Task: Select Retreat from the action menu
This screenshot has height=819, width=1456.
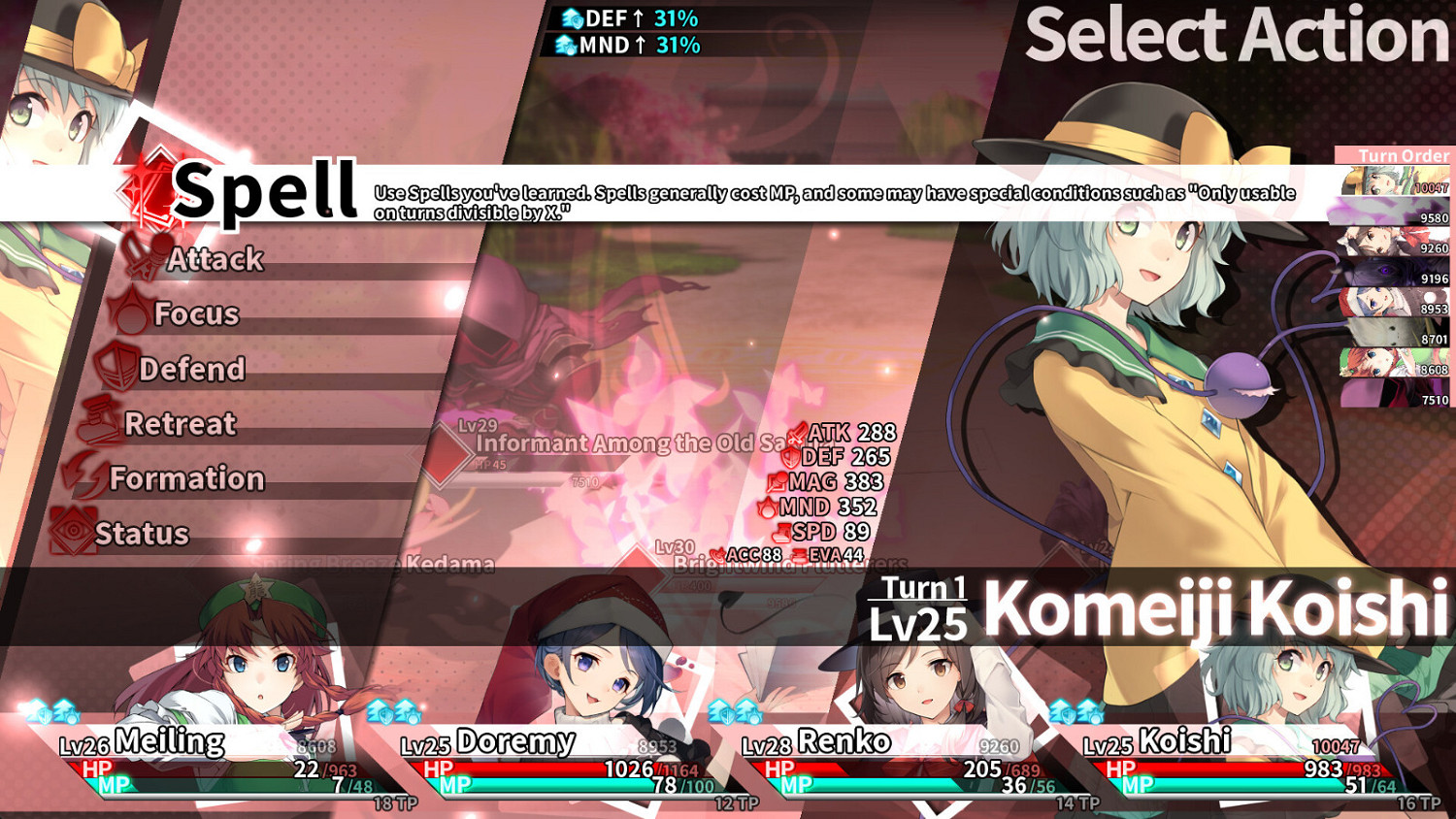Action: [180, 423]
